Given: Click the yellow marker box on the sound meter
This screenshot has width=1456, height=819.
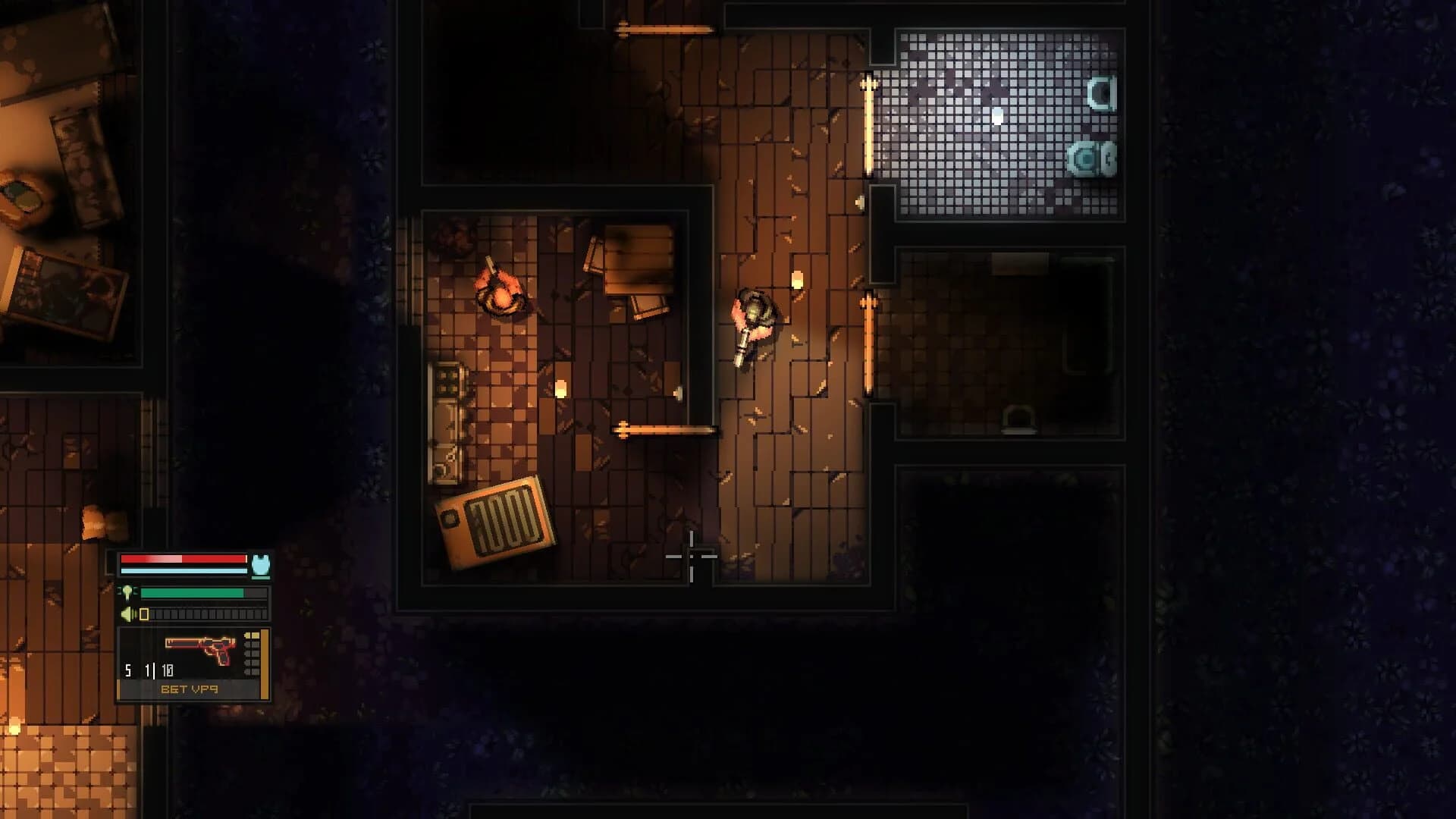Looking at the screenshot, I should [144, 613].
